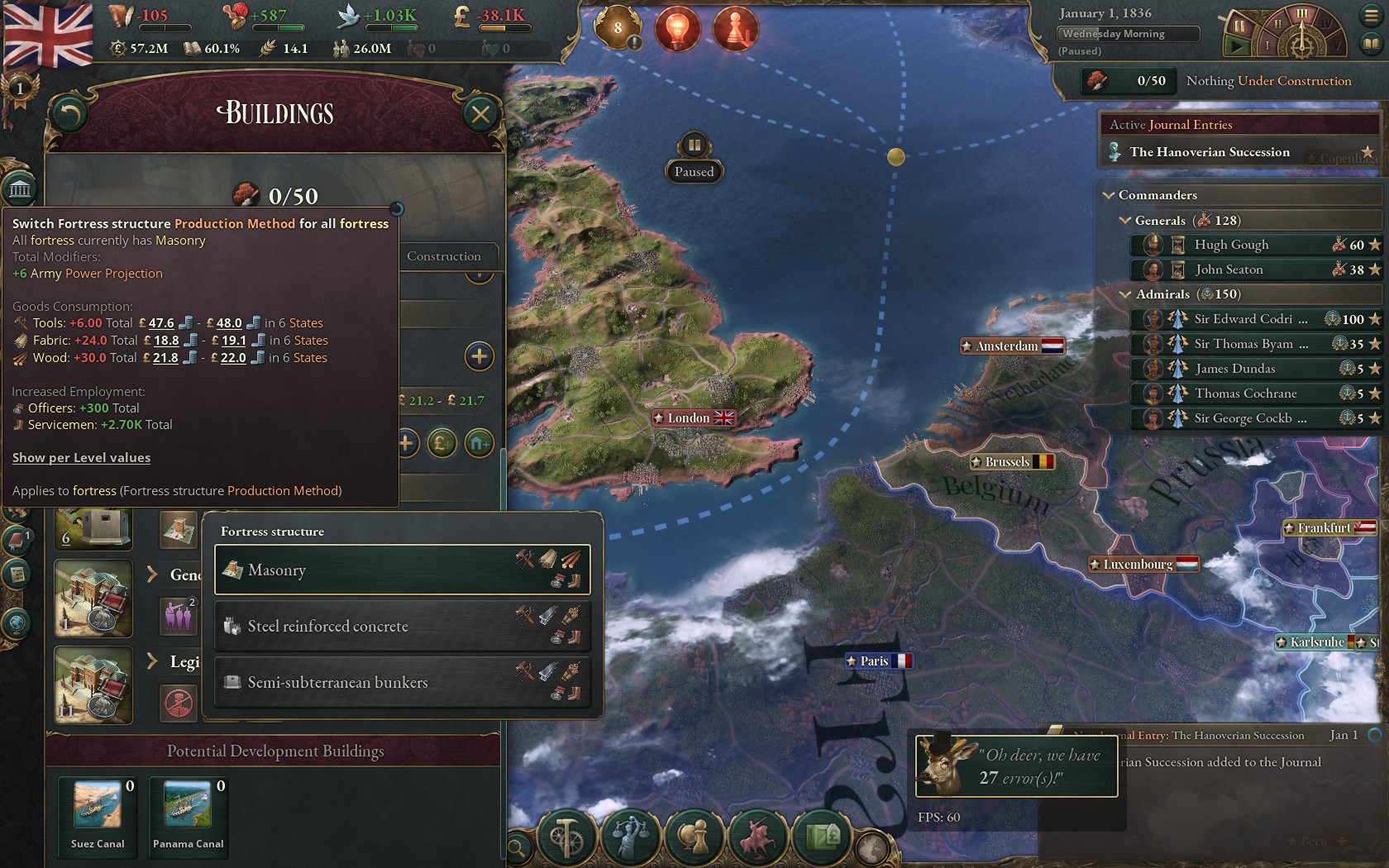This screenshot has width=1389, height=868.
Task: Choose Steel reinforced concrete production method
Action: pos(402,626)
